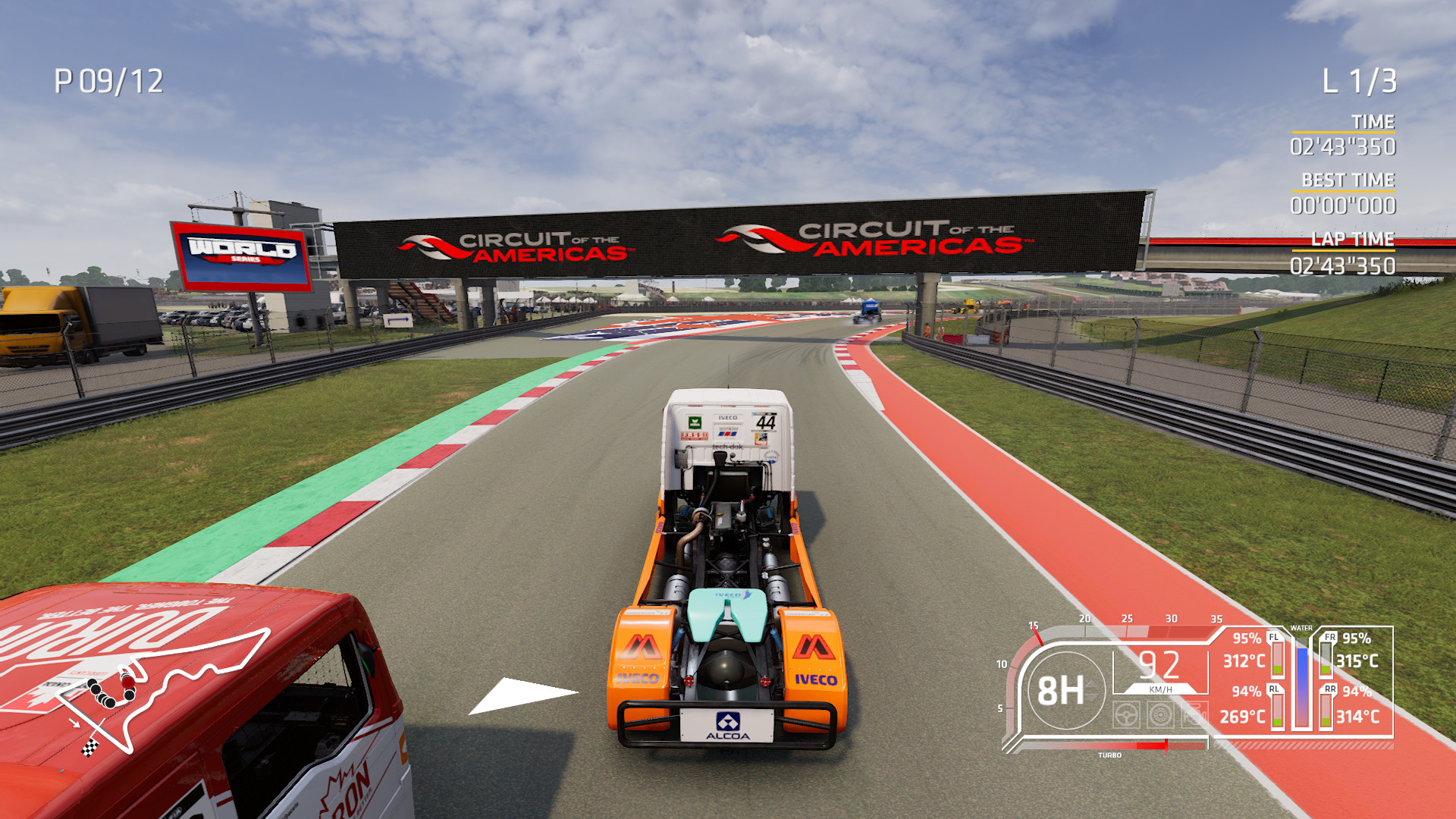Click the gear indicator showing 8H
1456x819 pixels.
(1062, 691)
